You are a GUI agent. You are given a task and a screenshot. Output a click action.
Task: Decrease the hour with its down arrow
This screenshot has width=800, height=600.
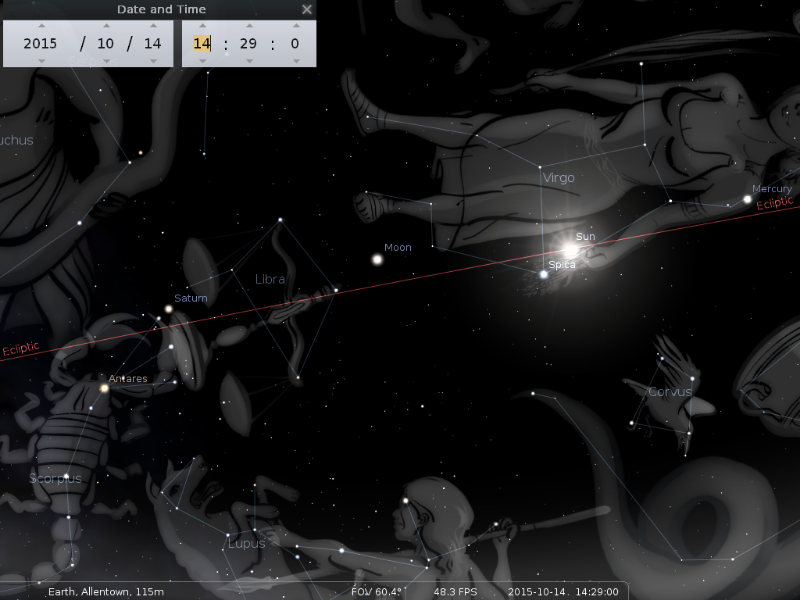point(202,60)
